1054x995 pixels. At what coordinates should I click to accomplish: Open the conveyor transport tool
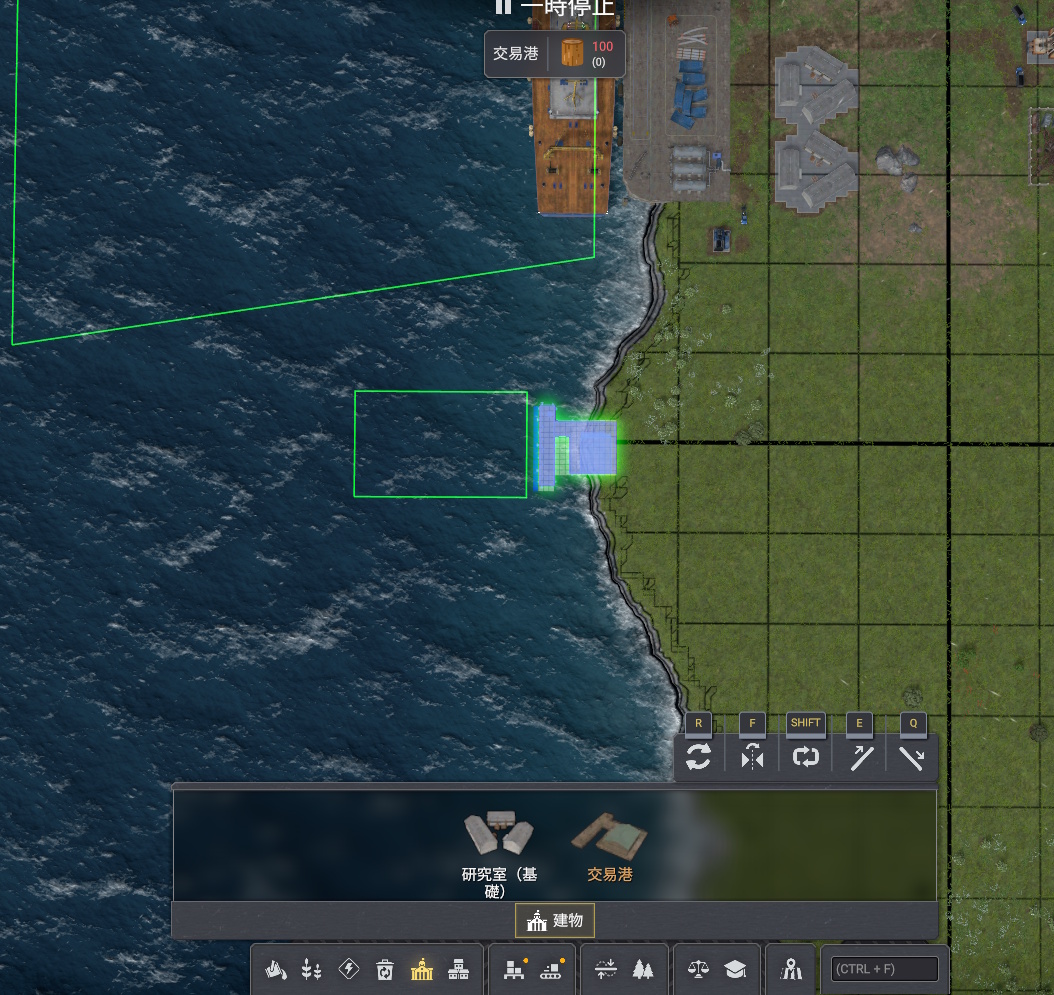point(551,969)
